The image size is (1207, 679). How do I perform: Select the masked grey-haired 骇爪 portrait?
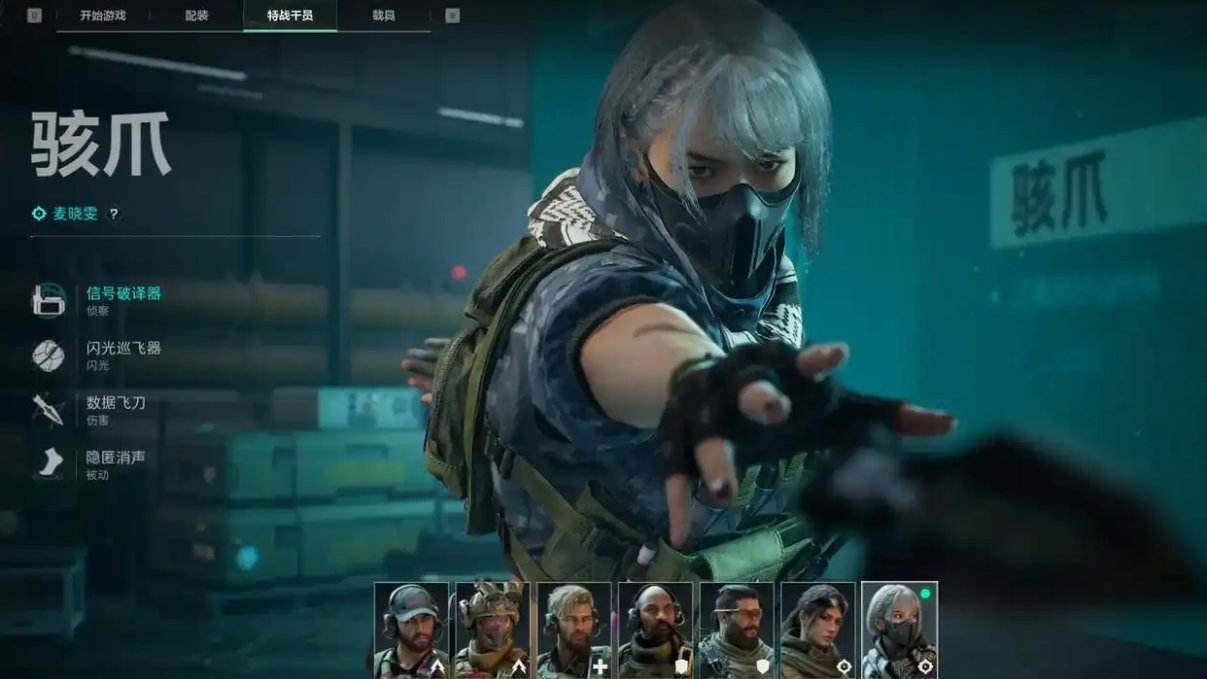coord(899,630)
